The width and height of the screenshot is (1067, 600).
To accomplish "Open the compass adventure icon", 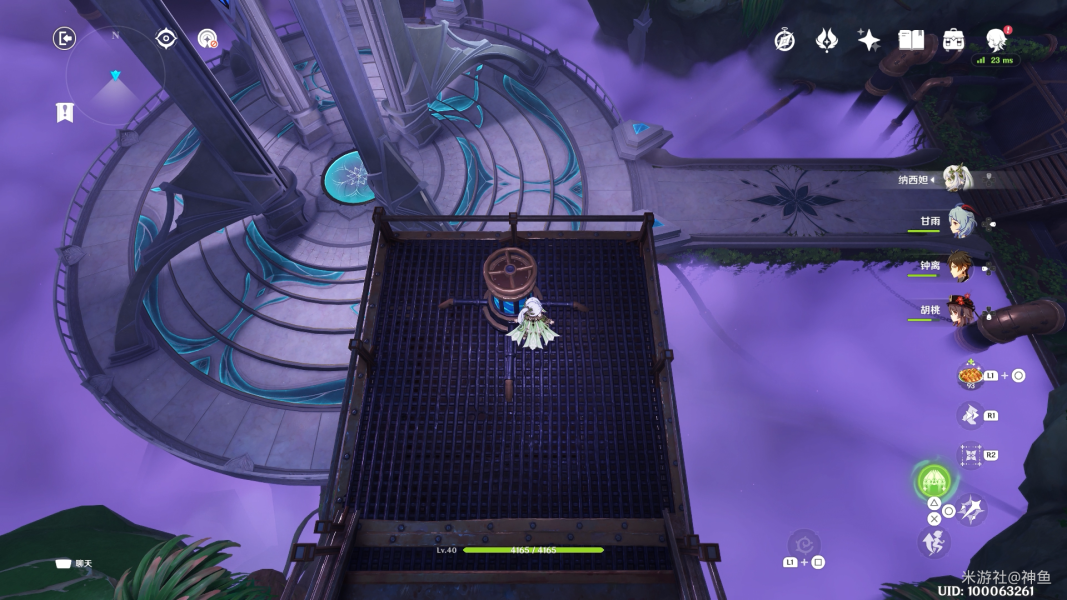I will point(785,40).
